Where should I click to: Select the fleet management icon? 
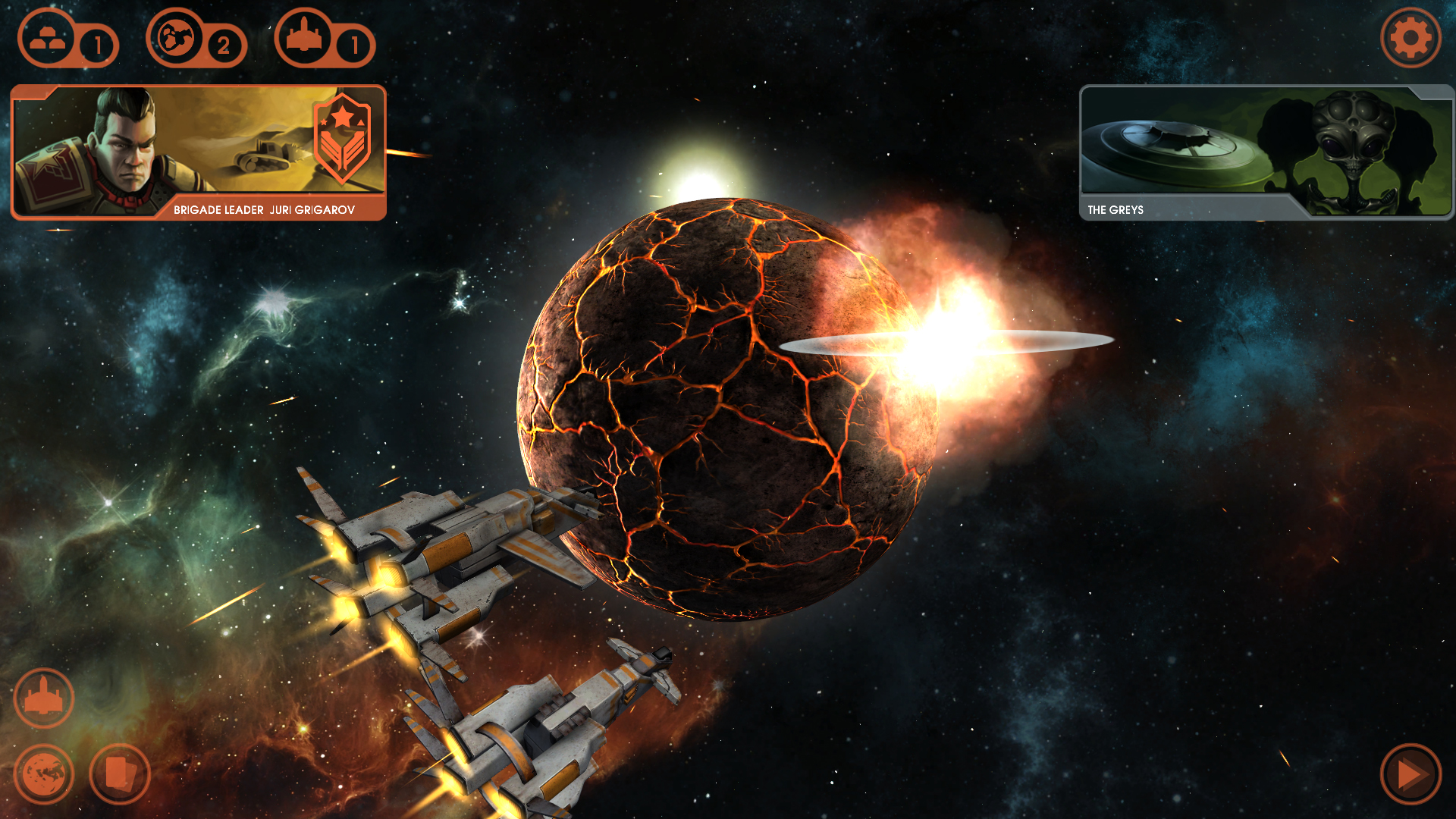point(43,697)
